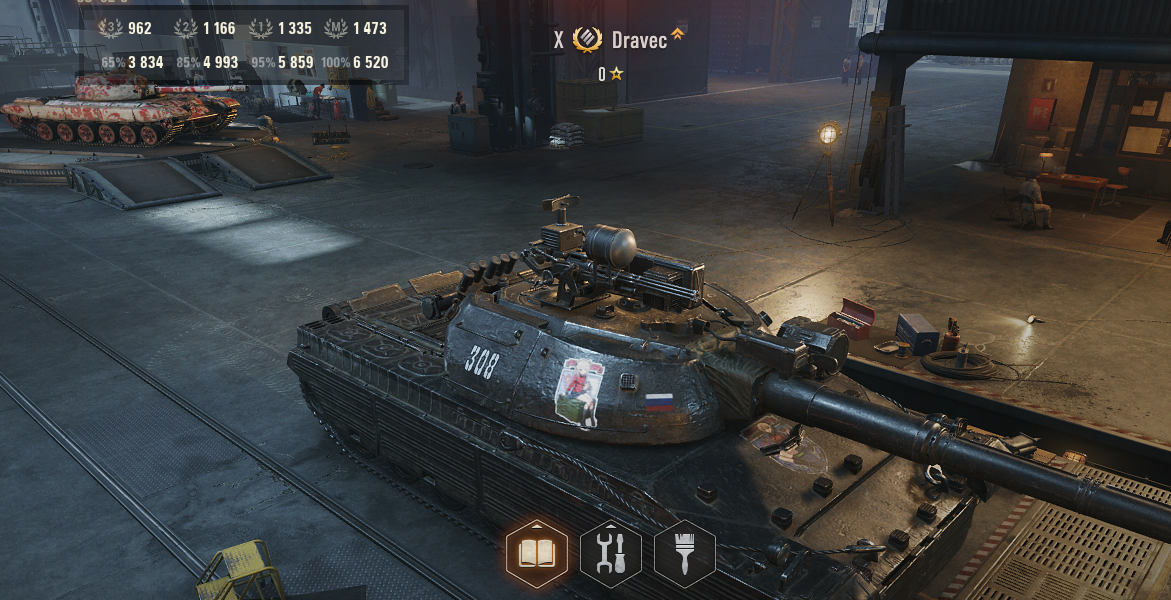Open the highlighted open-book hexagon button
The image size is (1171, 600).
537,553
